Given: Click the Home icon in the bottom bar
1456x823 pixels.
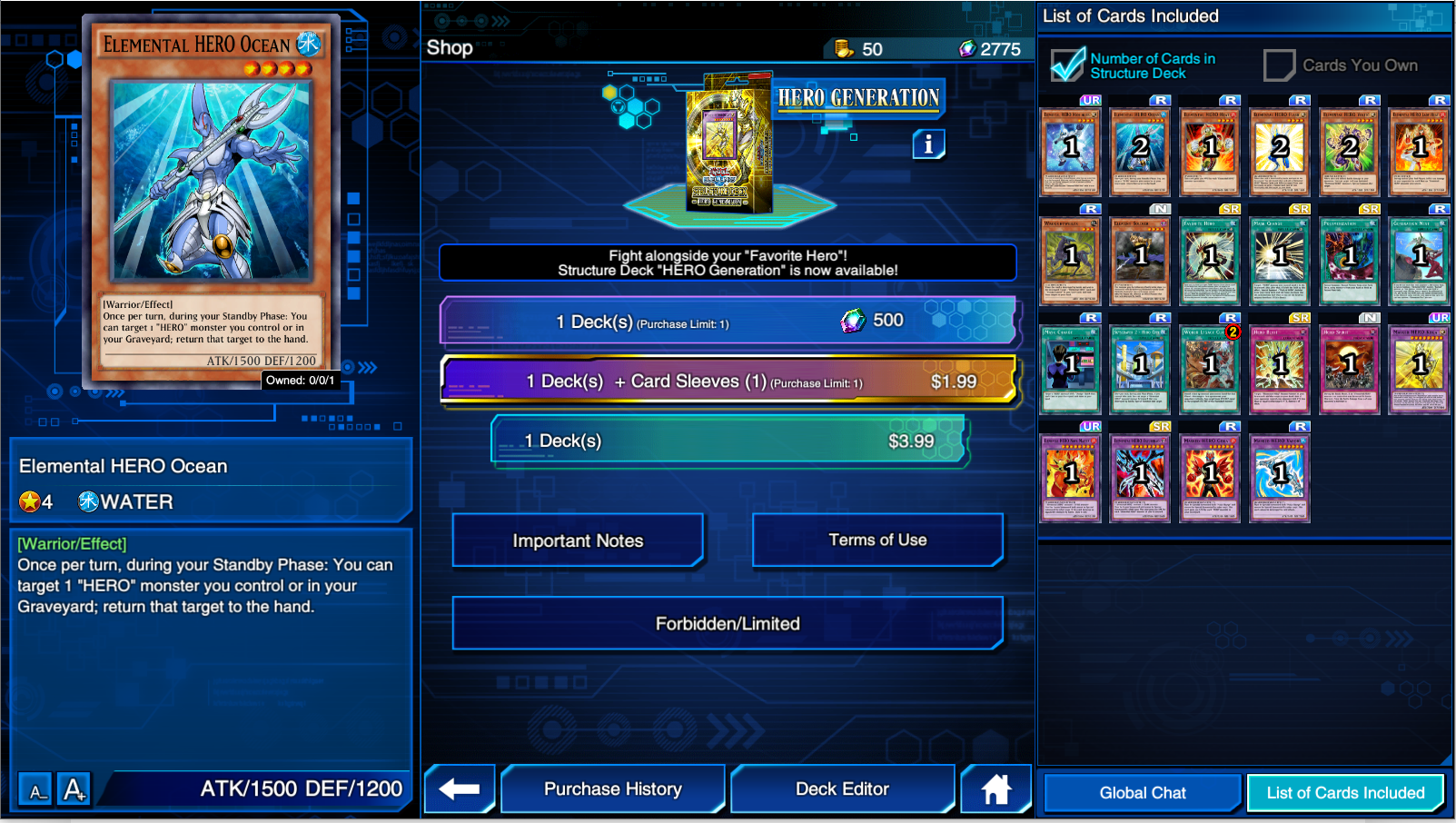Looking at the screenshot, I should [x=996, y=788].
